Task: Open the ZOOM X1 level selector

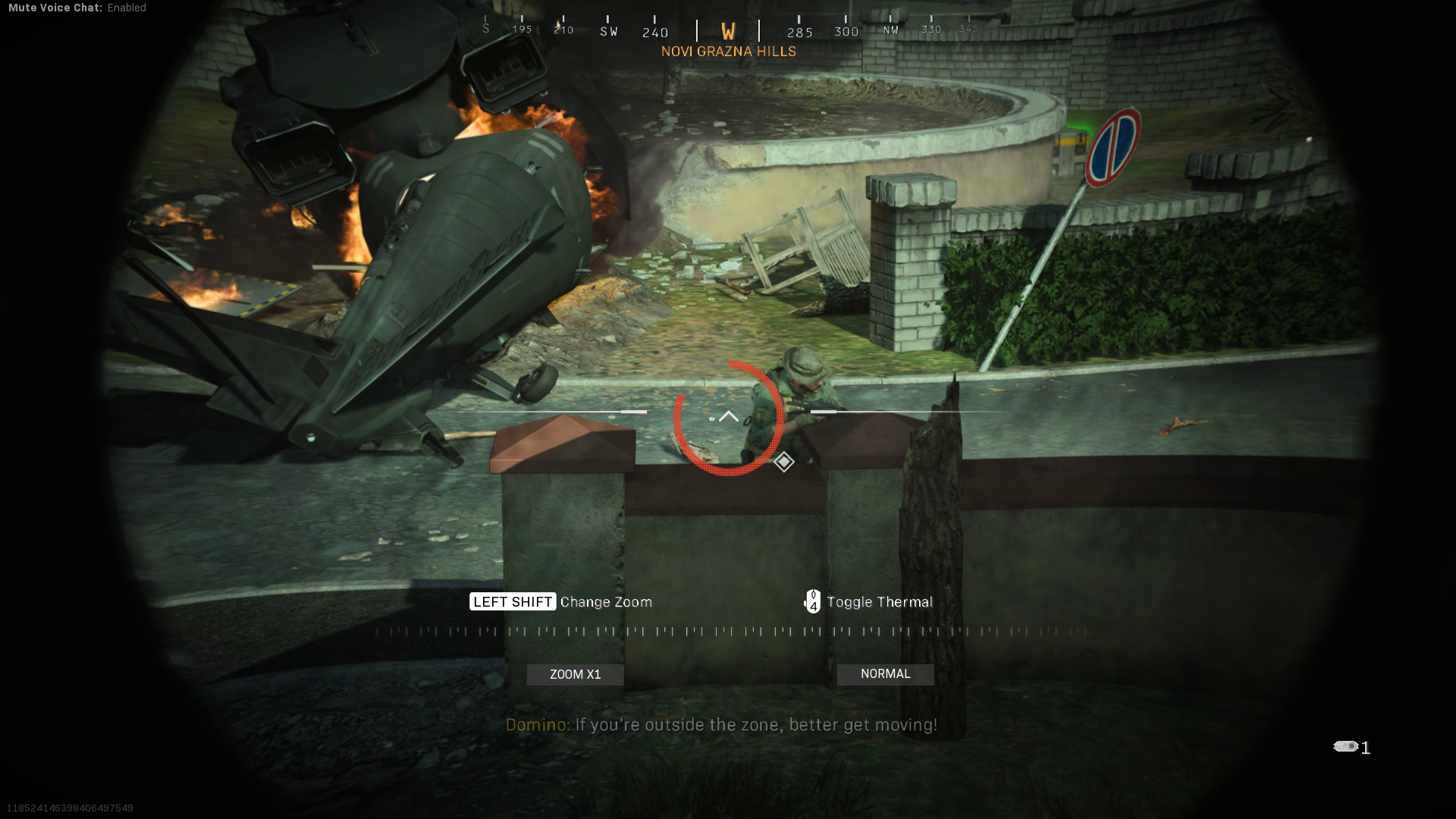Action: (575, 673)
